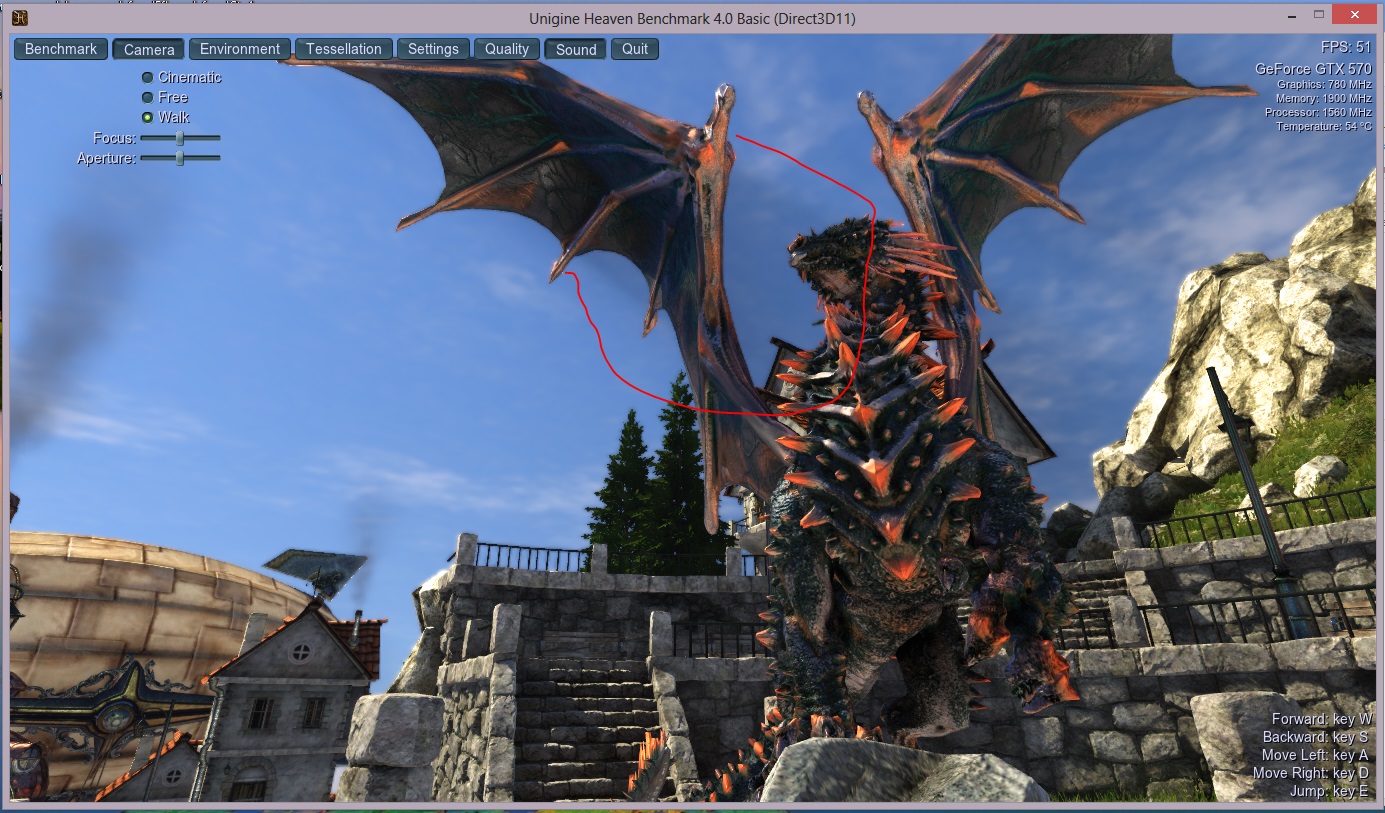Open the Benchmark menu button
This screenshot has height=813, width=1385.
click(61, 49)
